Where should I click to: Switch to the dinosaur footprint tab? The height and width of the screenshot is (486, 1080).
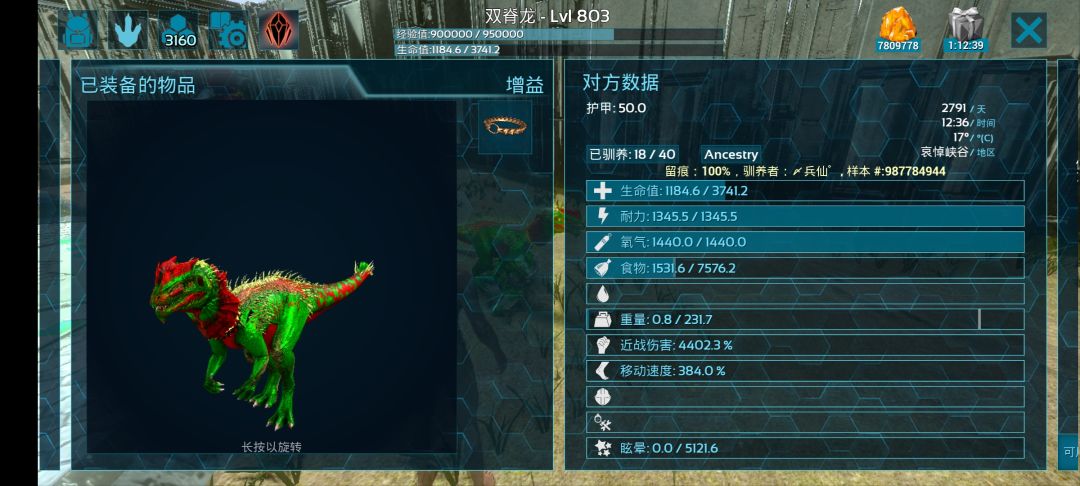point(128,31)
